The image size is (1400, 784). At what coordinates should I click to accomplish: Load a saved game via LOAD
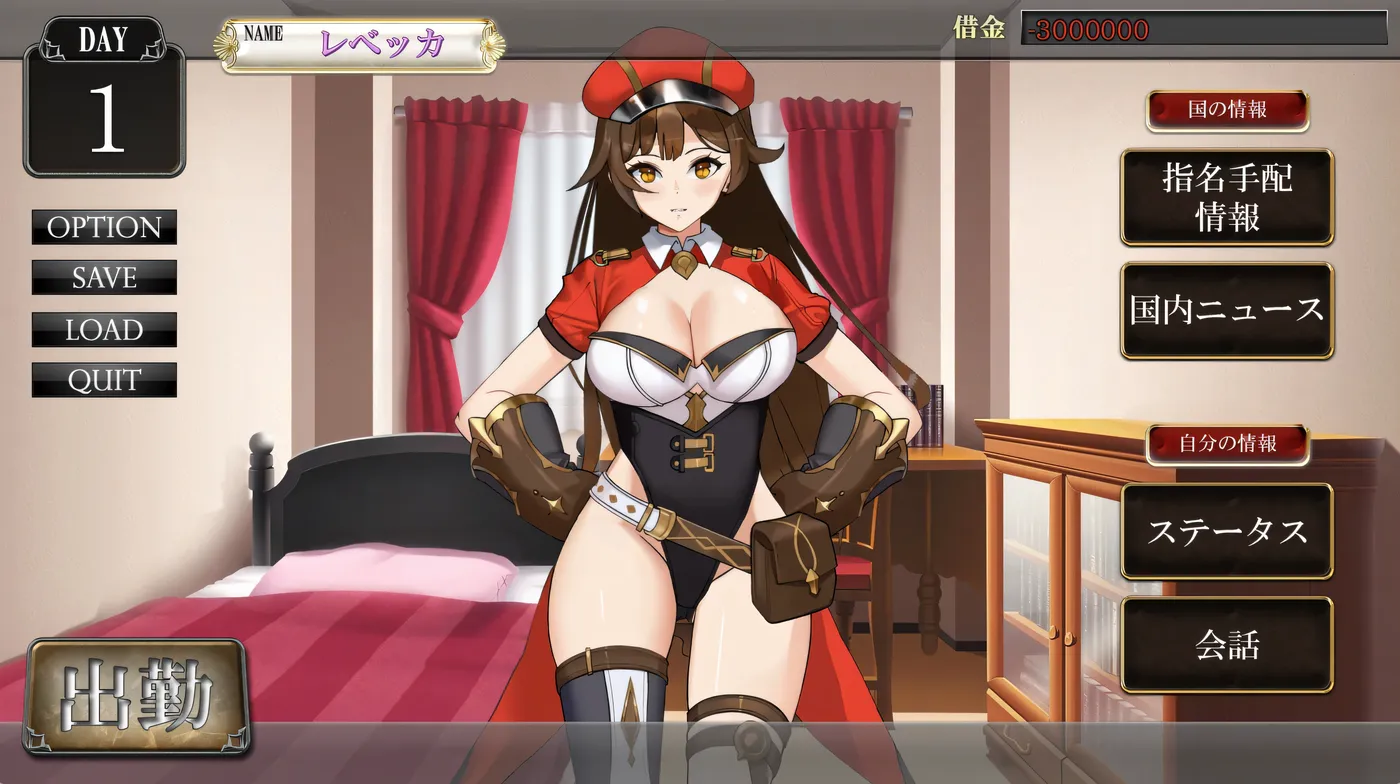pos(104,330)
